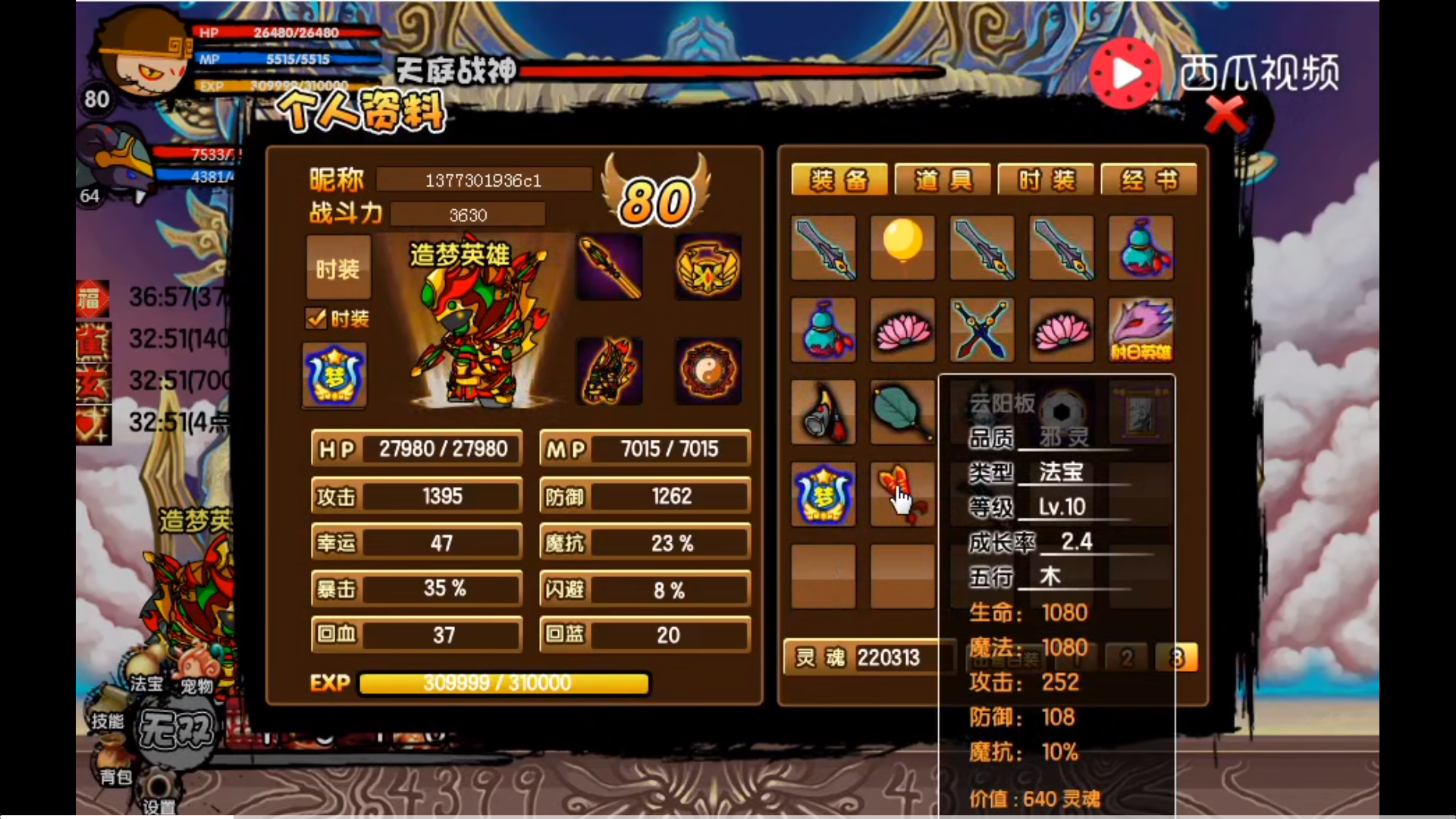Click the 西瓜视频 play logo

pyautogui.click(x=1125, y=73)
